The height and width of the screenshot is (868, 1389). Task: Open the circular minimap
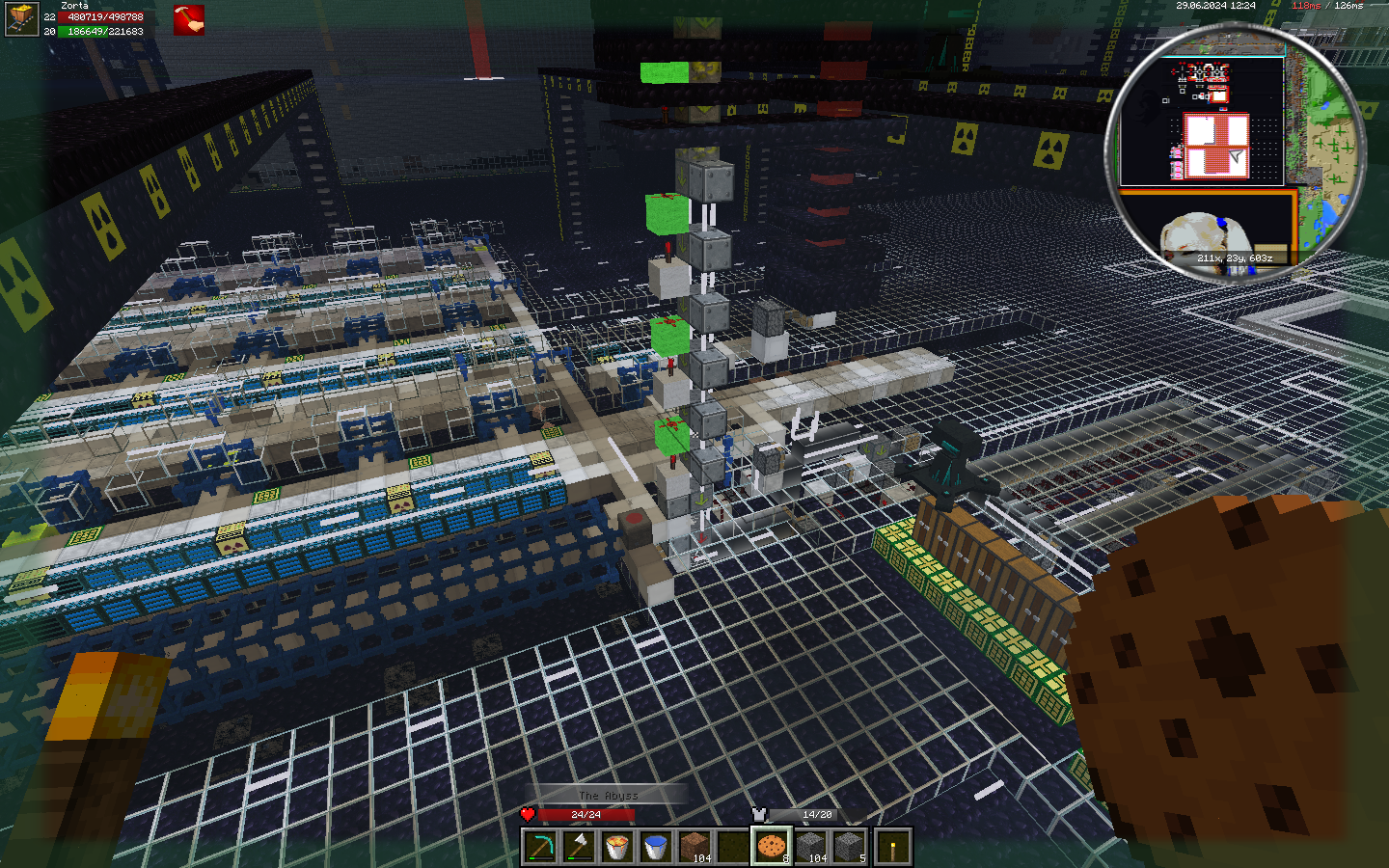click(1236, 152)
